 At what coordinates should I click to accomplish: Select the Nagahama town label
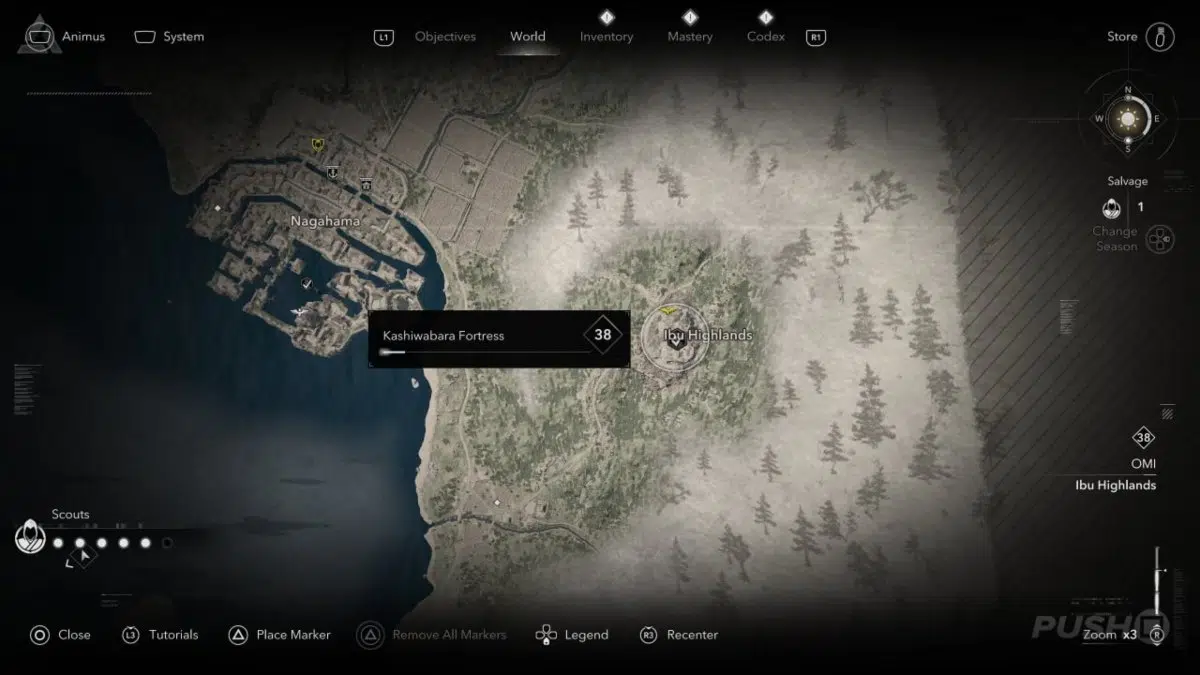[x=325, y=221]
